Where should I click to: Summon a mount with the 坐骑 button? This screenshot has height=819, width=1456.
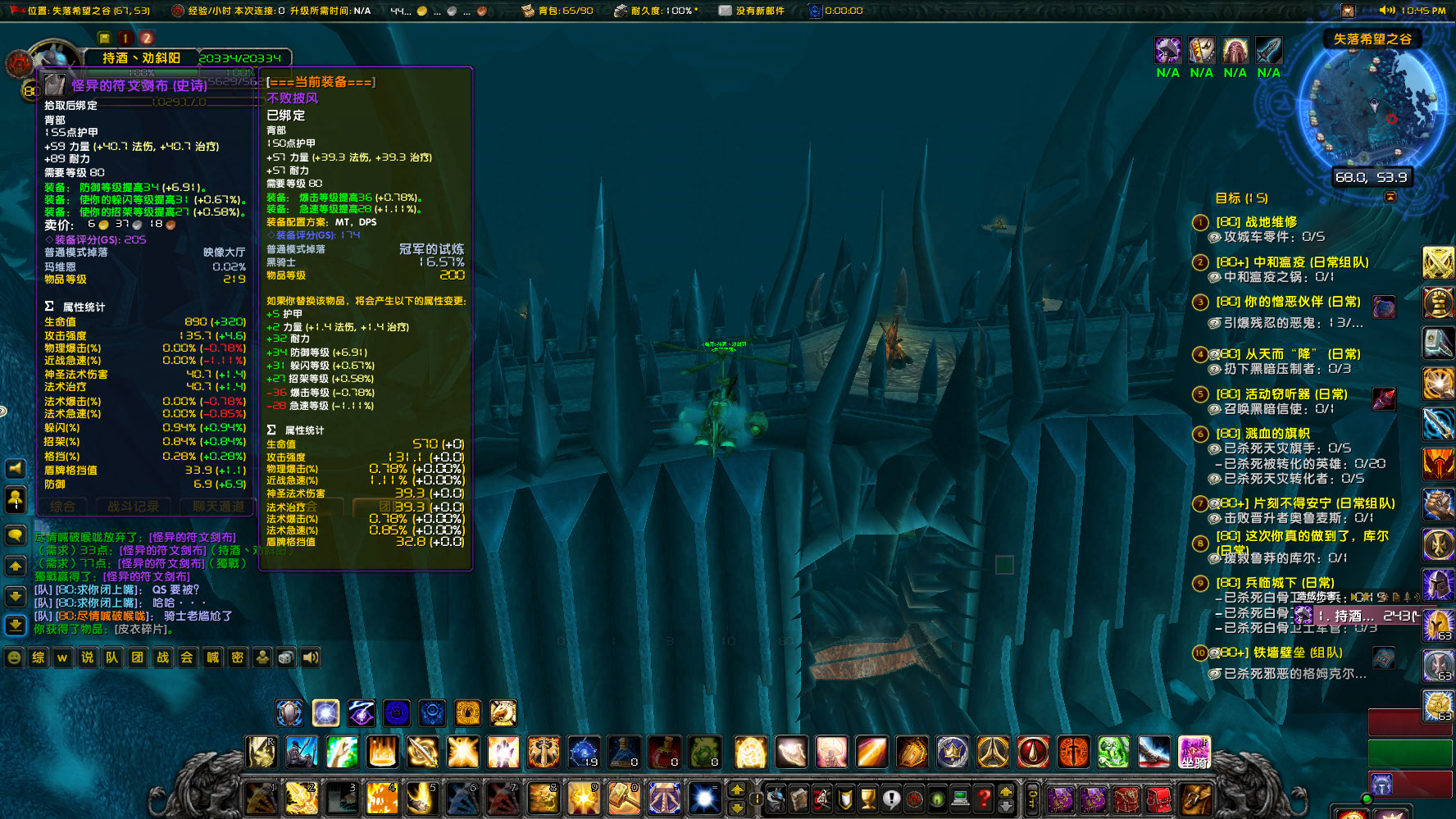pos(1195,750)
